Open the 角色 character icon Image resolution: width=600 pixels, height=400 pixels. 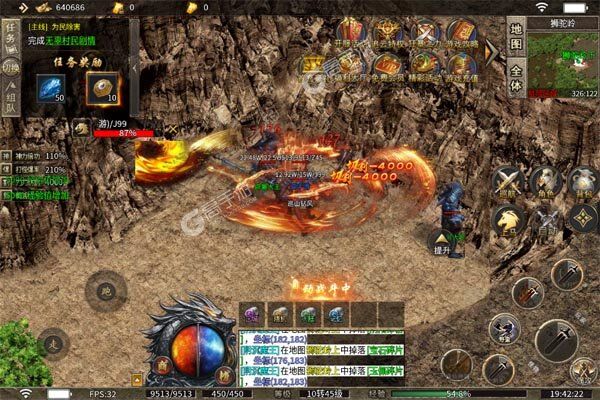546,180
